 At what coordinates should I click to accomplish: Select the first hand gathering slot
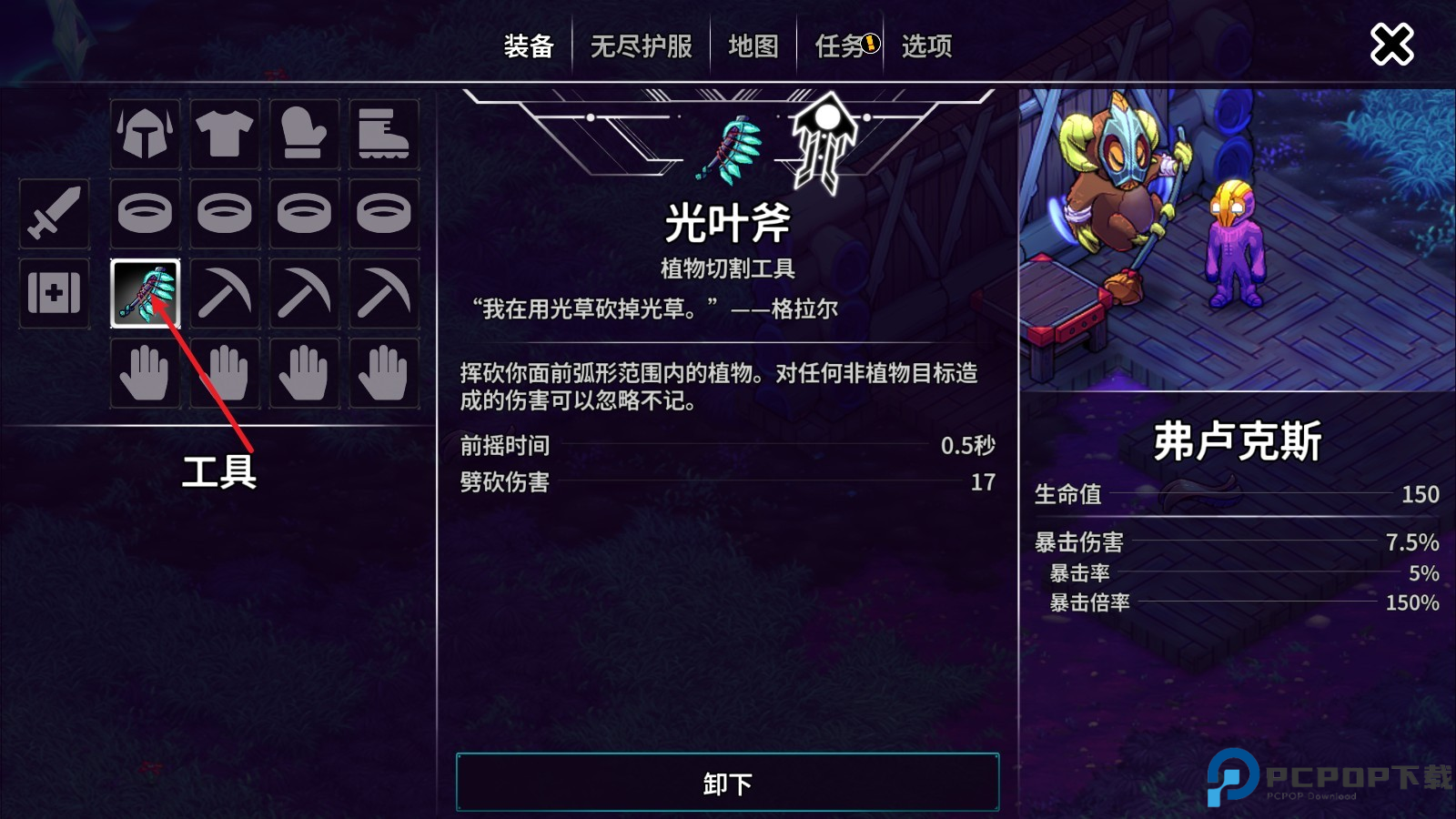[145, 372]
